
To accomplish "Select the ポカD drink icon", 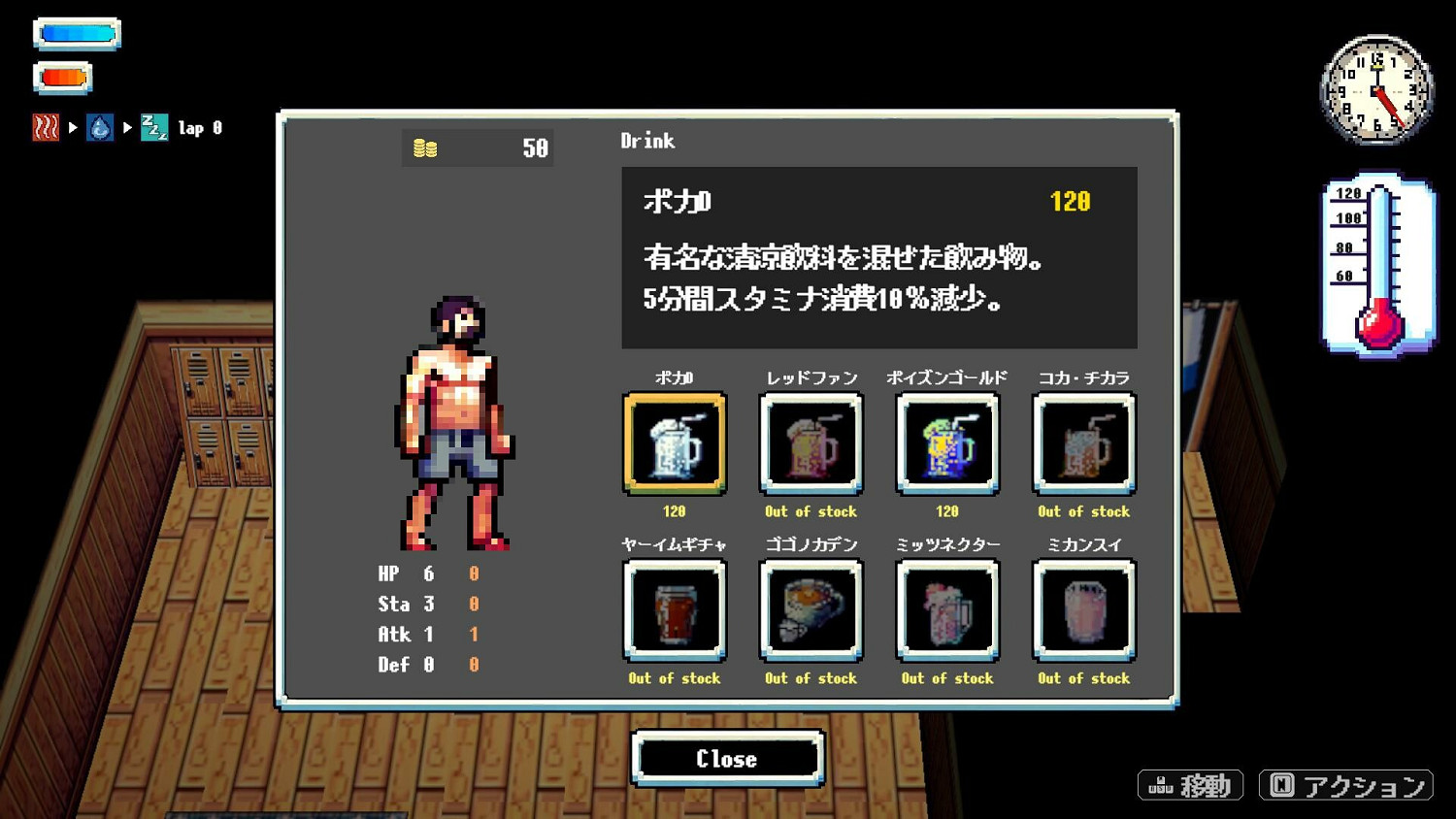I will click(x=675, y=442).
